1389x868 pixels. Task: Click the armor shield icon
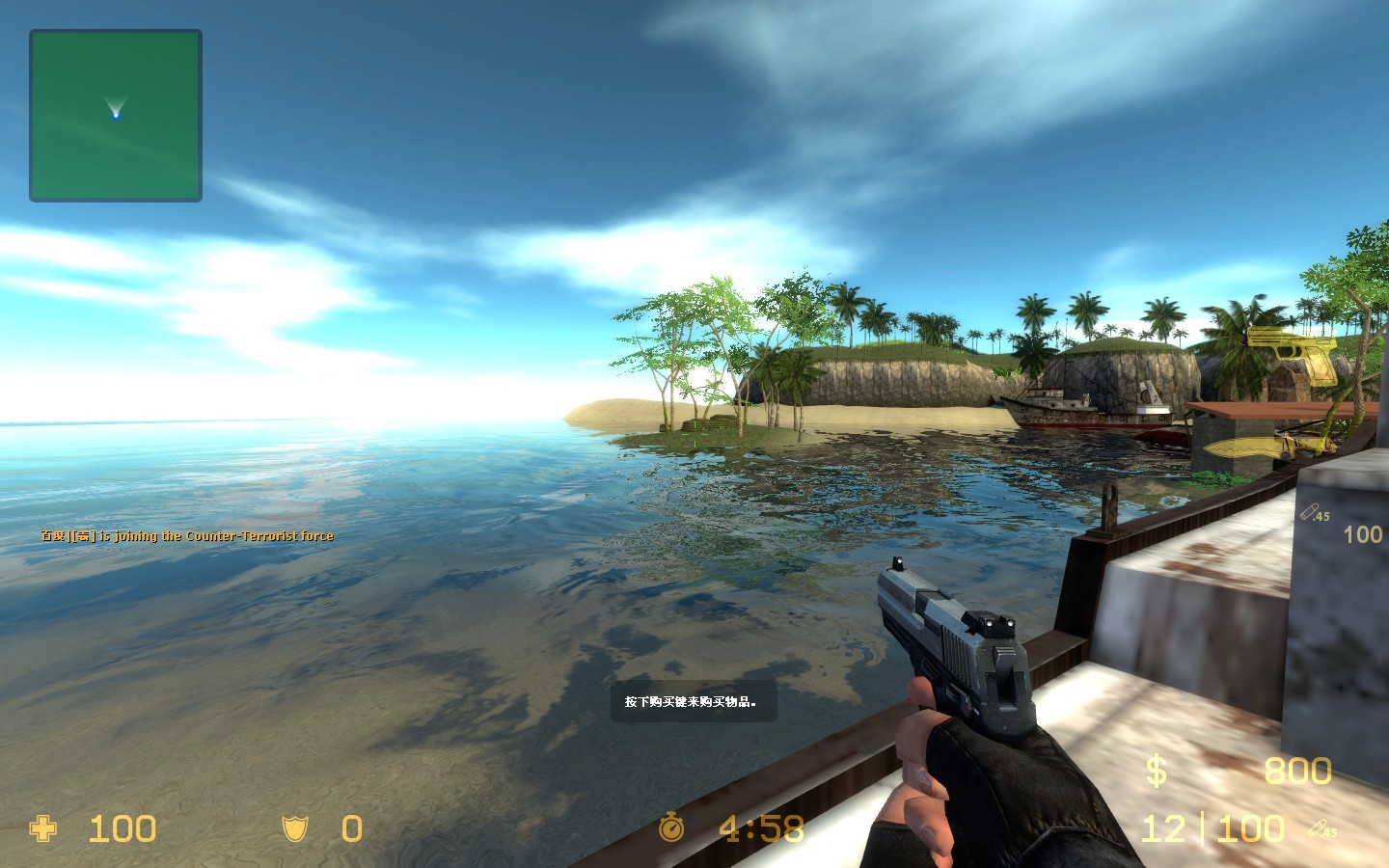point(294,828)
